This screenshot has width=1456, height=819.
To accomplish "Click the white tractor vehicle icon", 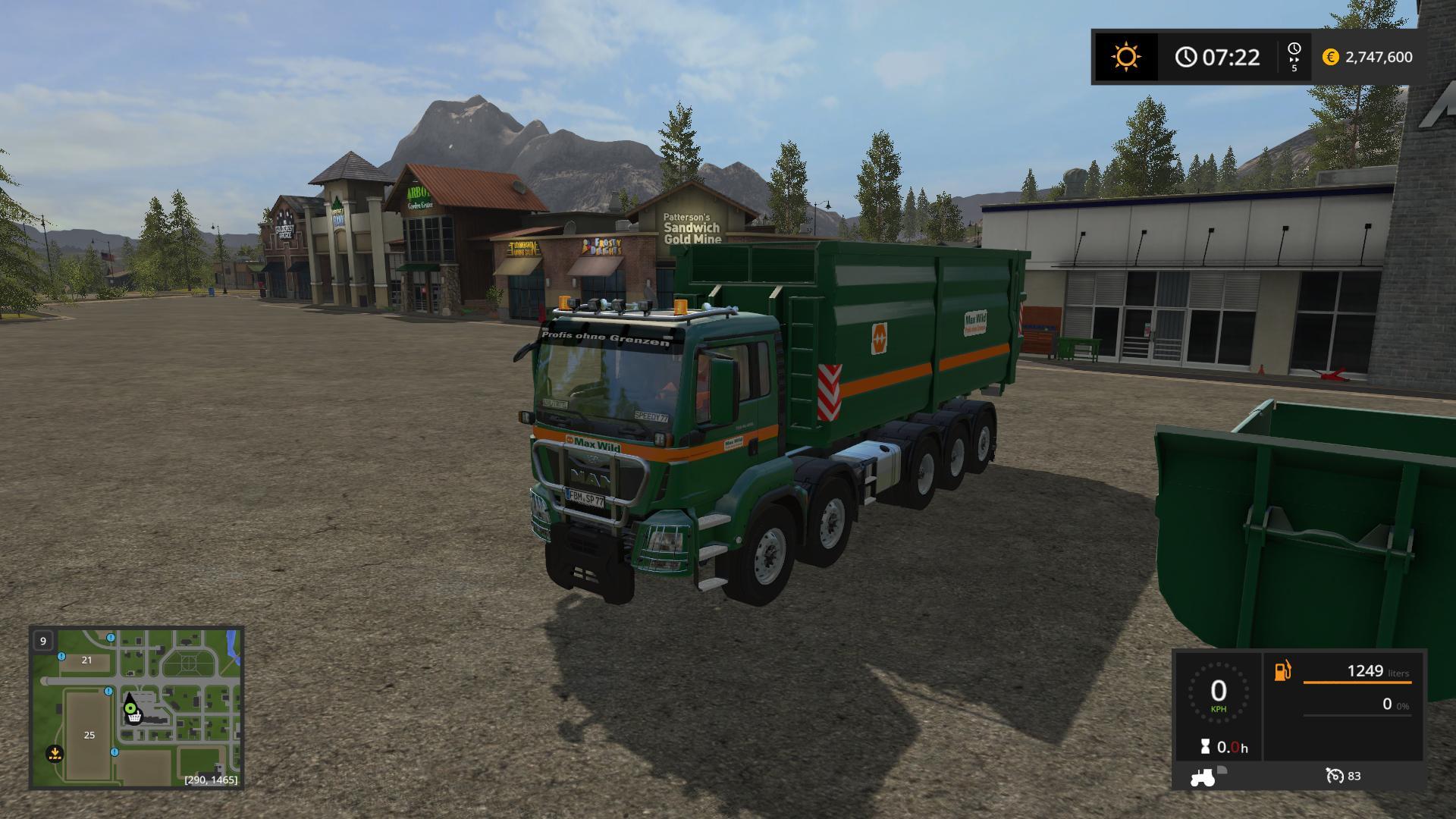I will click(x=1203, y=777).
